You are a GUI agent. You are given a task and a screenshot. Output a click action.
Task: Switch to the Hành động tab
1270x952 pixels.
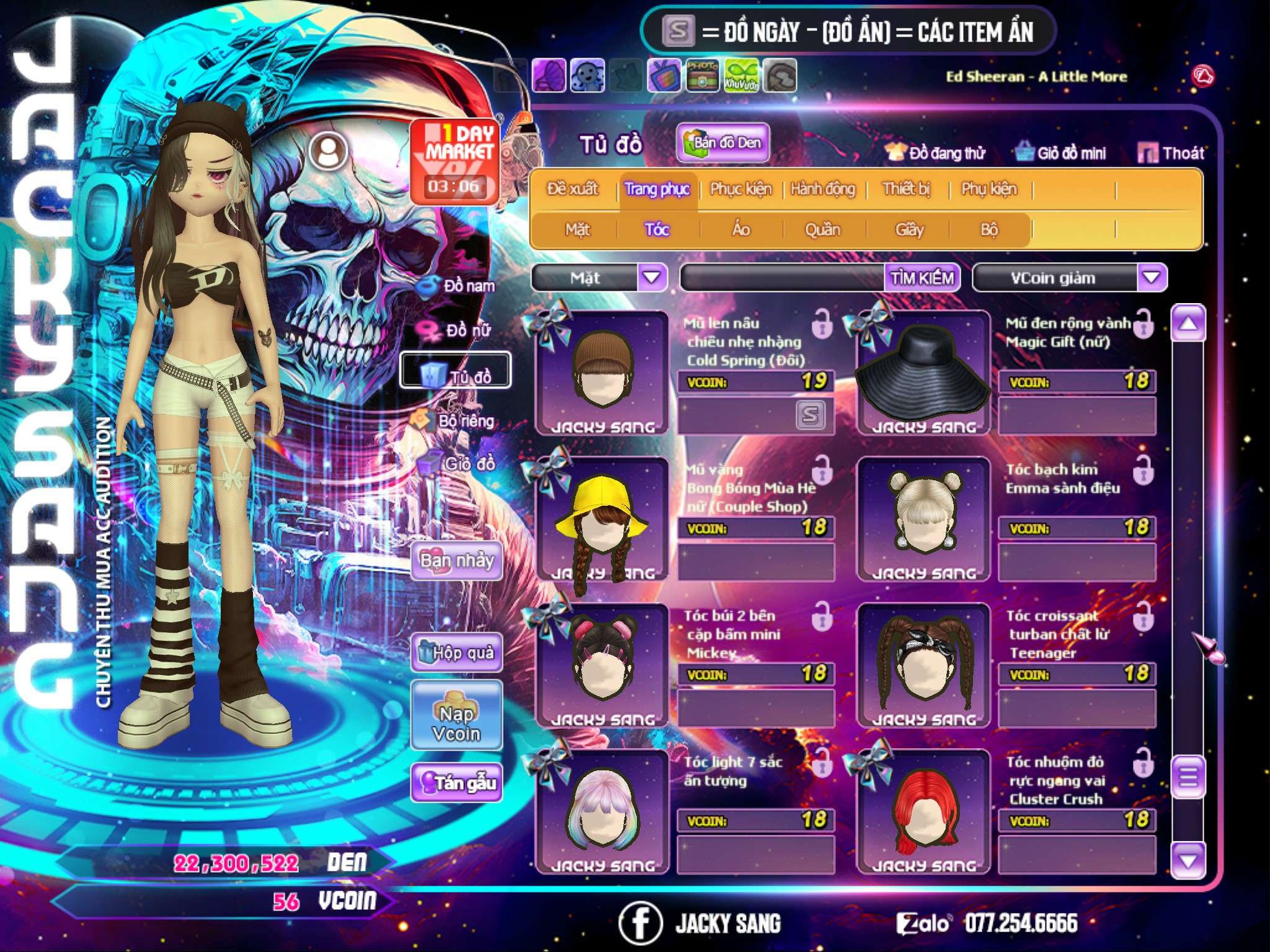click(822, 189)
